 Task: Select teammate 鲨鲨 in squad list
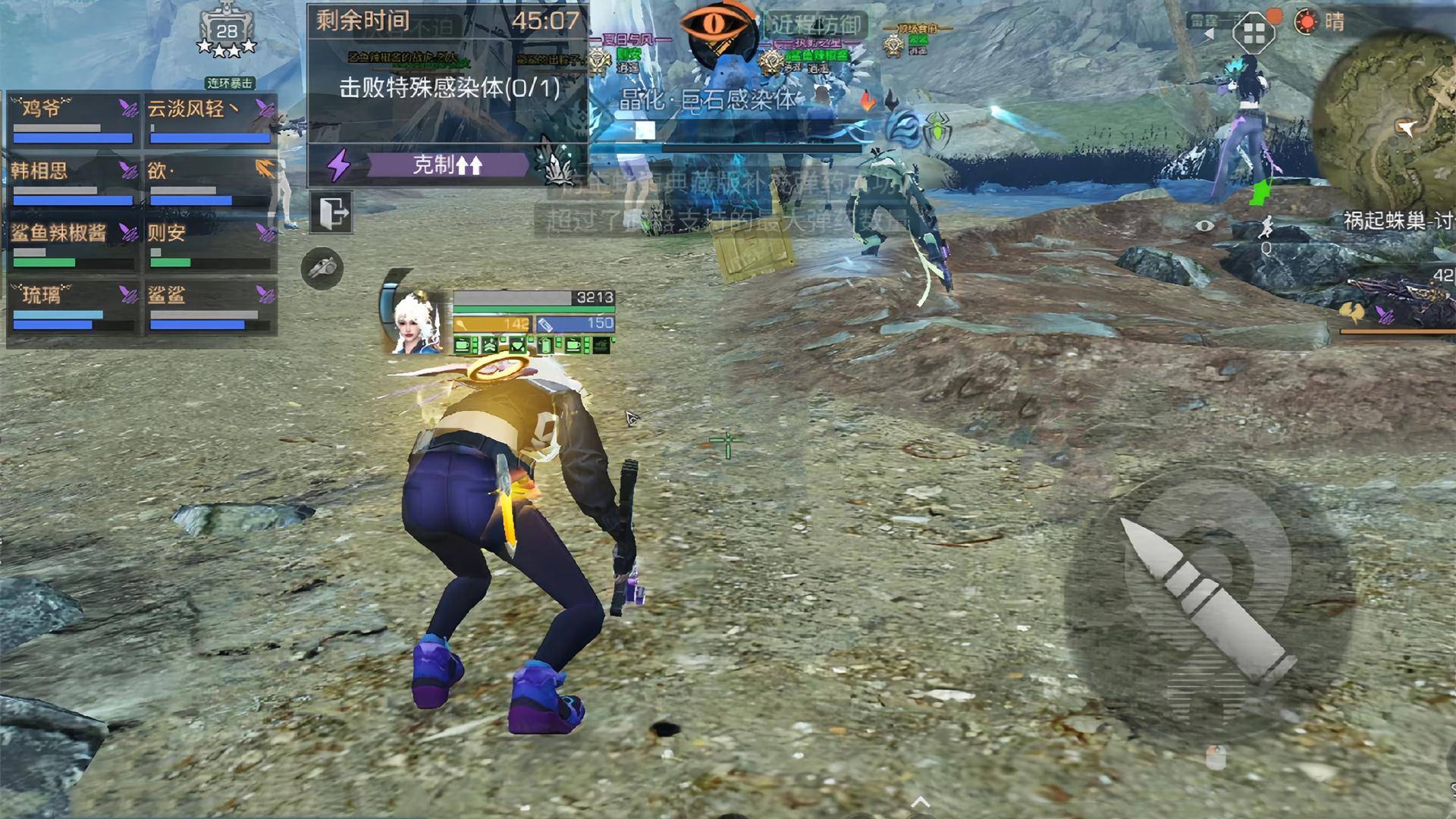point(210,306)
